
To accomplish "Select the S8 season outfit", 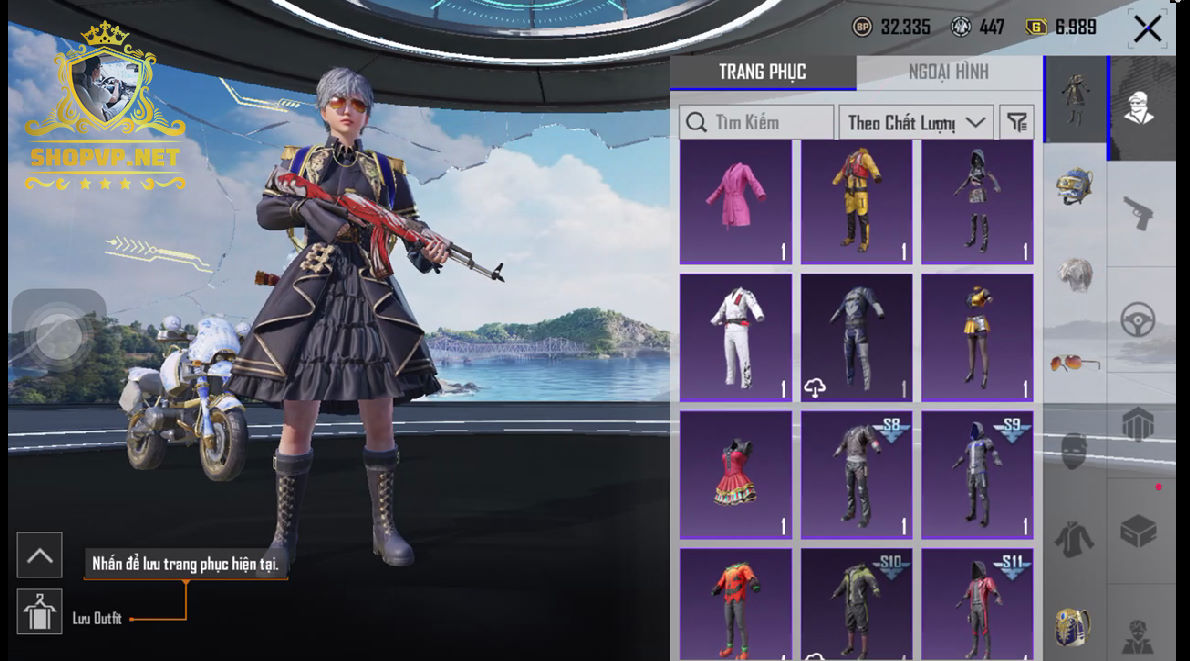I will tap(856, 474).
